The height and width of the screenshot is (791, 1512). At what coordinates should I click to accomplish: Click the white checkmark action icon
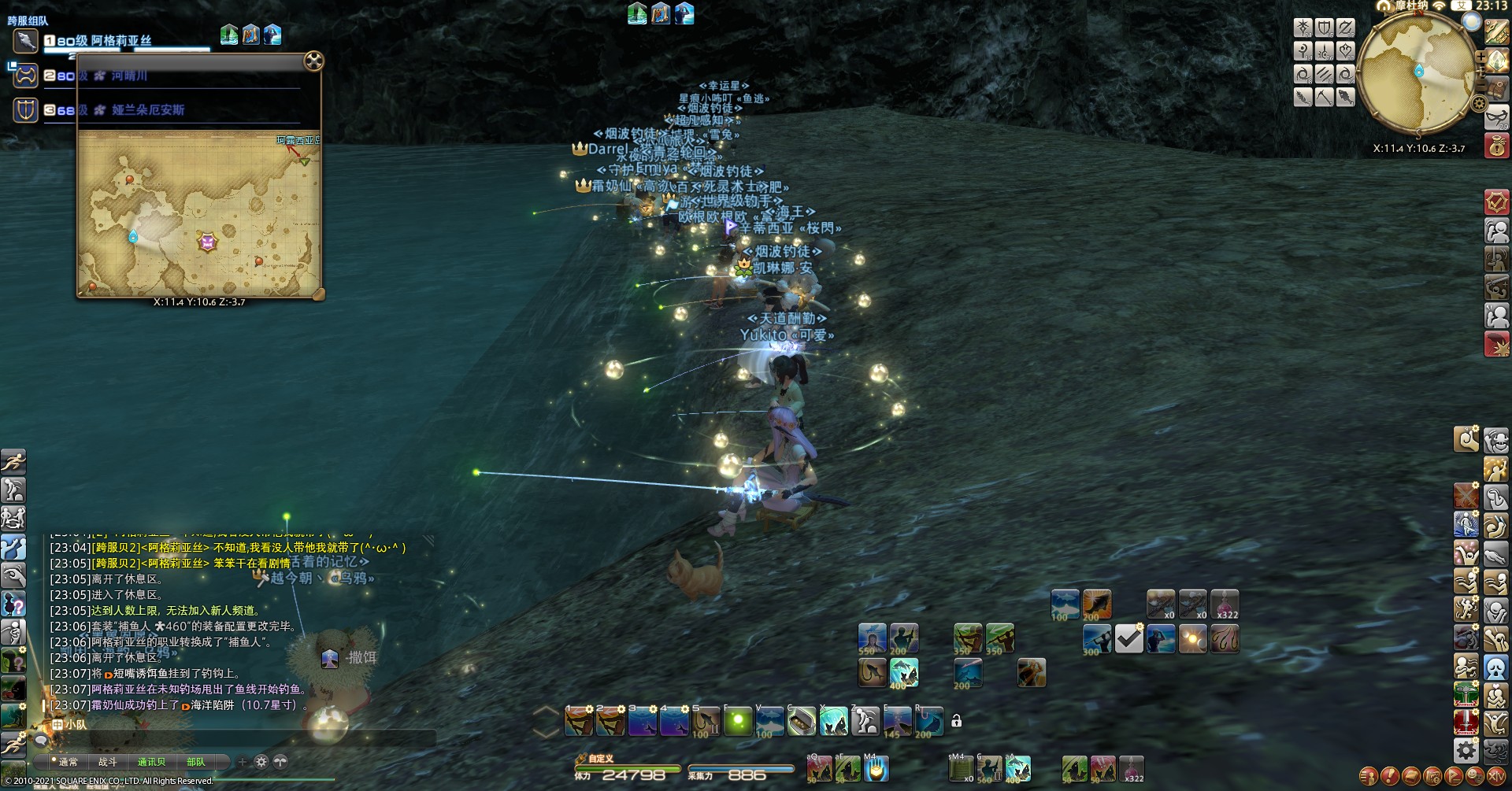1129,639
